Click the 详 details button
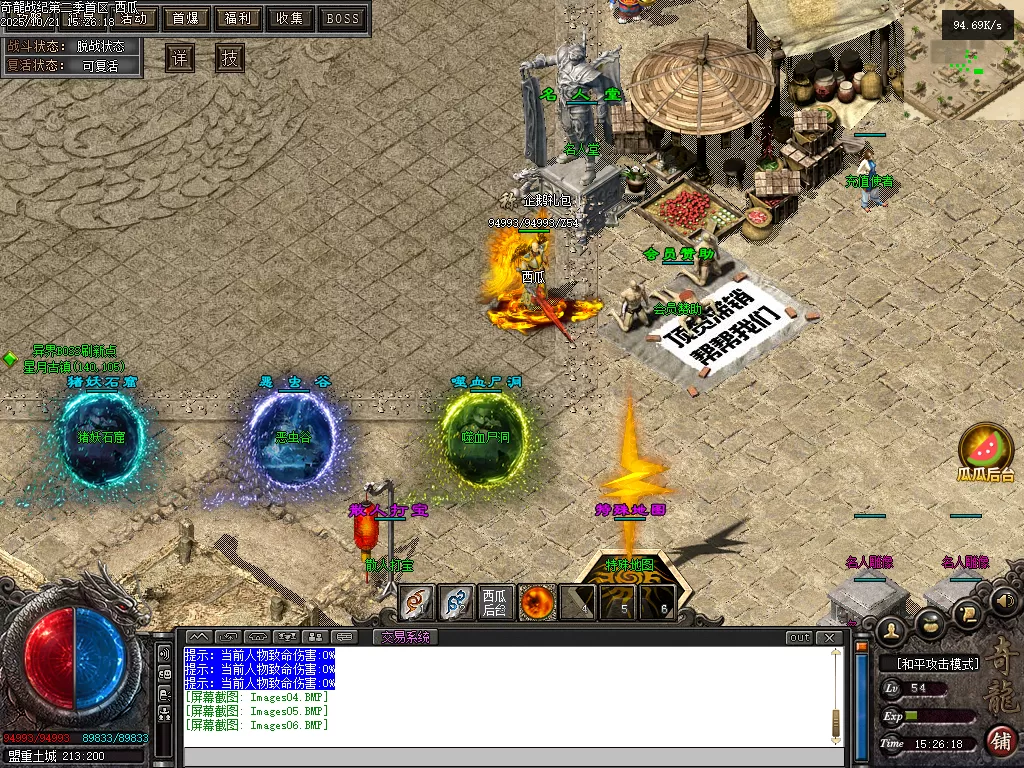The image size is (1024, 768). tap(180, 58)
